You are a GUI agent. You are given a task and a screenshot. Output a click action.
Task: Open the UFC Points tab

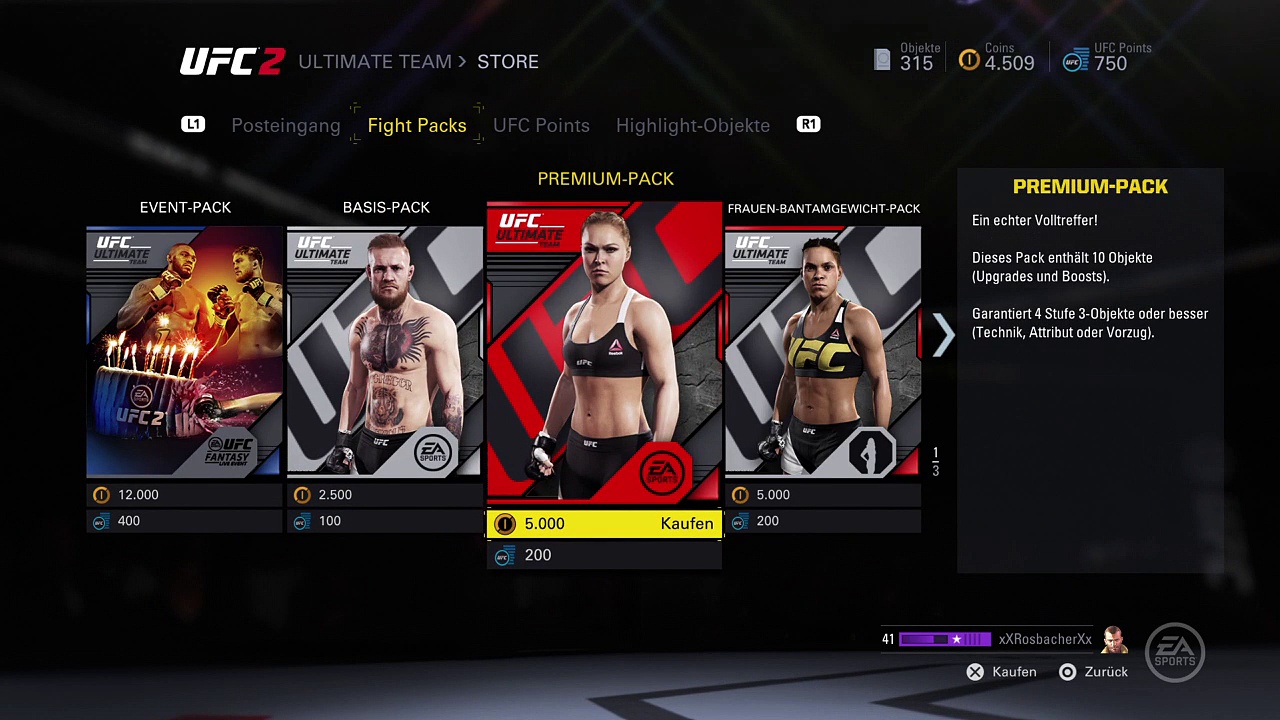click(541, 126)
